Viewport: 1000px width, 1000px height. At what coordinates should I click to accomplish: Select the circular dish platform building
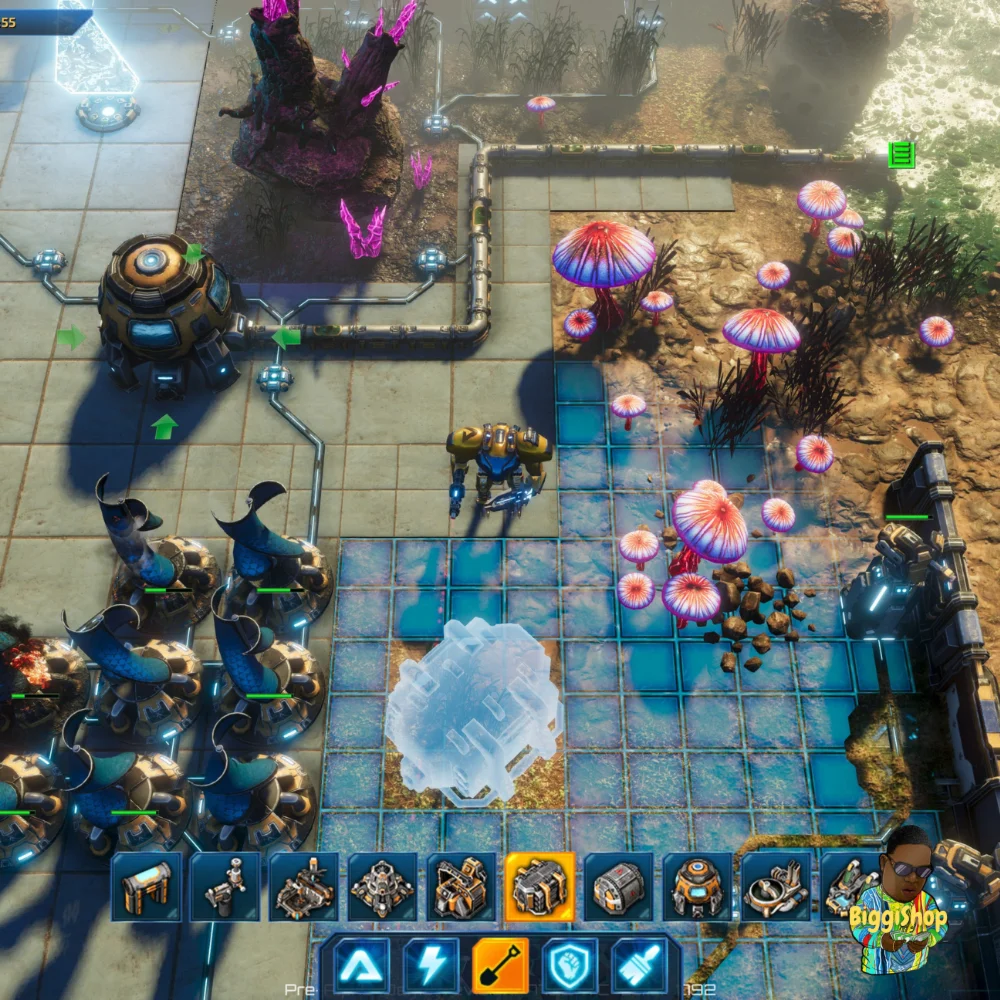coord(776,886)
